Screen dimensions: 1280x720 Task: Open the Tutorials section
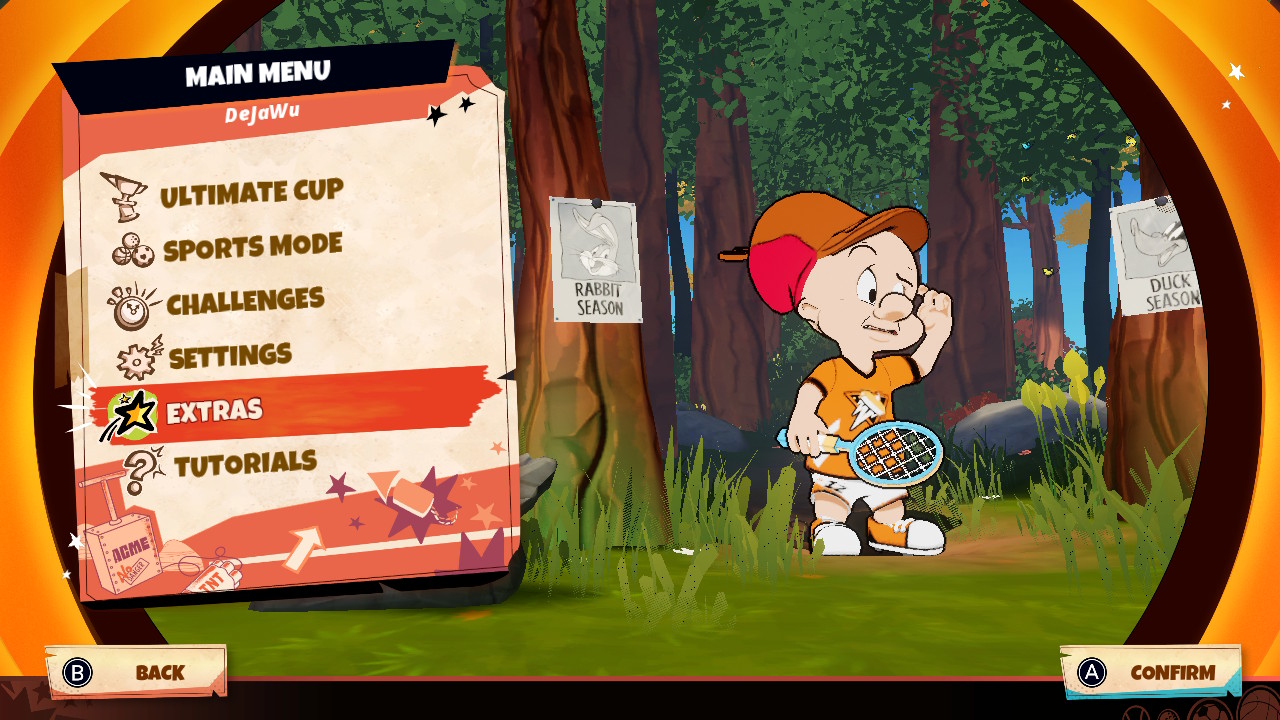(x=244, y=464)
